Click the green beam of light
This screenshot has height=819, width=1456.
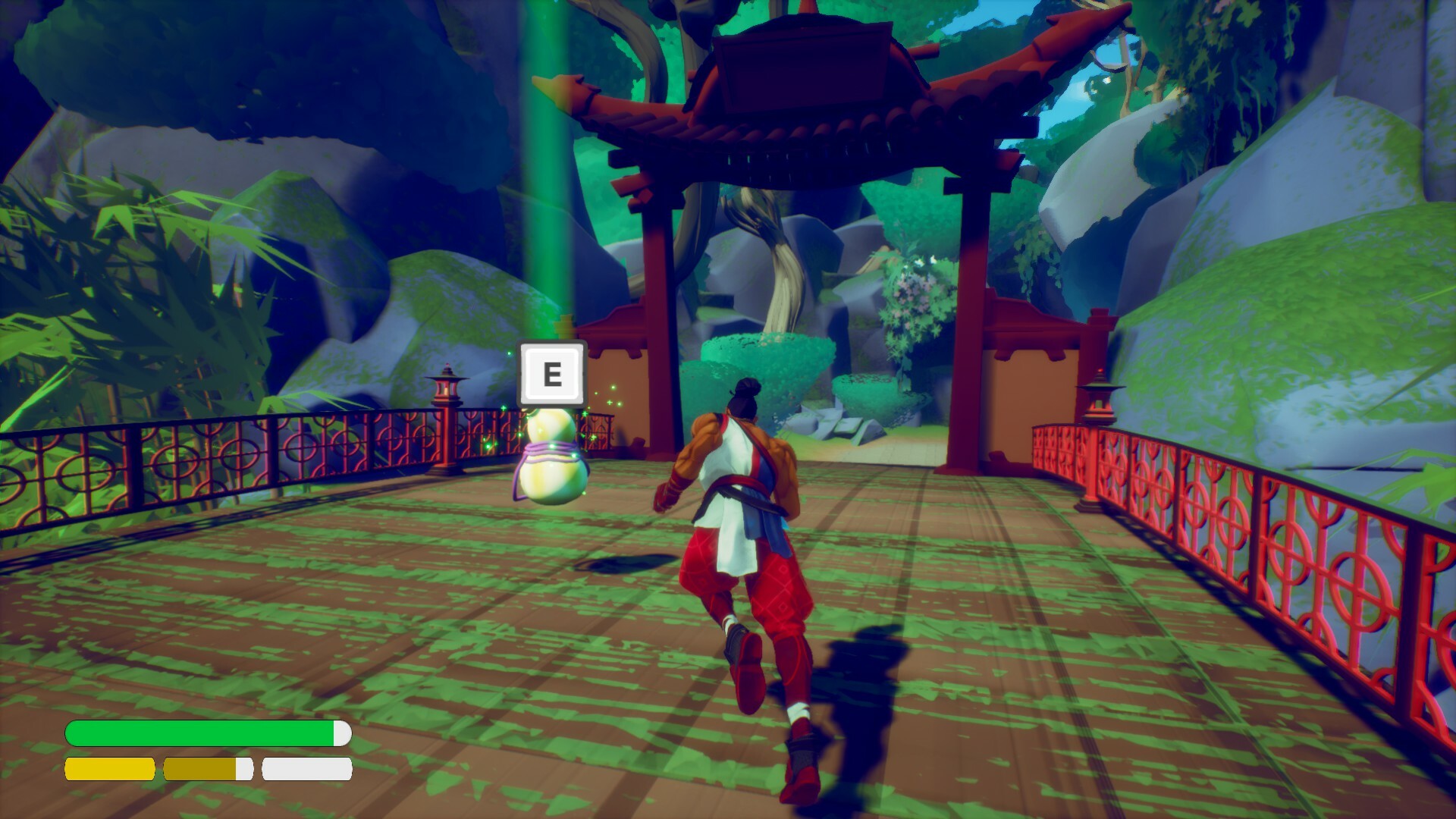pos(548,190)
